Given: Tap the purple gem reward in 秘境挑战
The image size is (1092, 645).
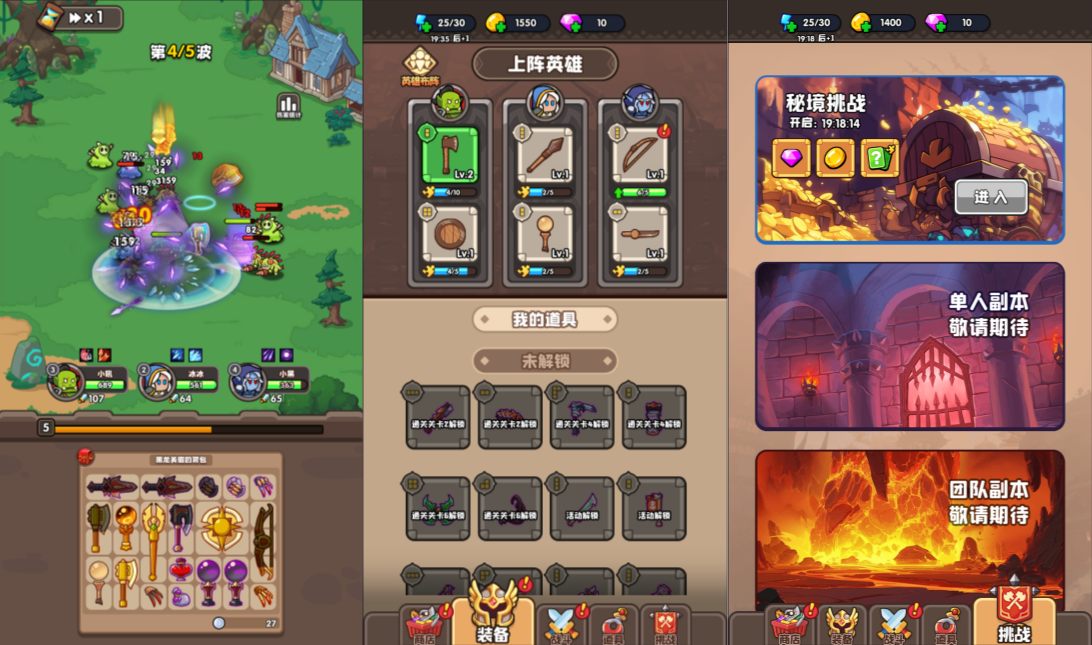Looking at the screenshot, I should pyautogui.click(x=791, y=158).
